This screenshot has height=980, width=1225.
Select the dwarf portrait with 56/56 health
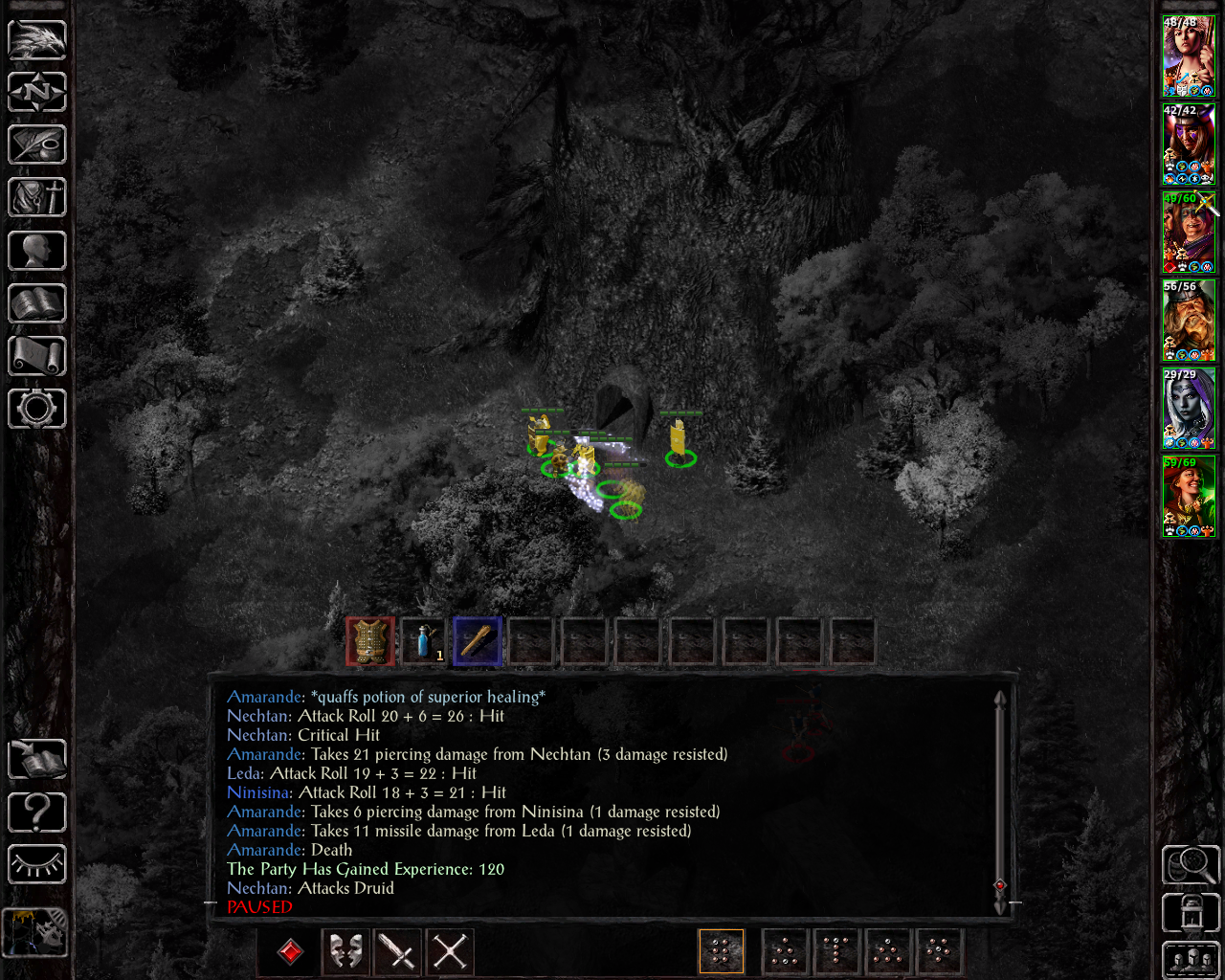point(1189,321)
